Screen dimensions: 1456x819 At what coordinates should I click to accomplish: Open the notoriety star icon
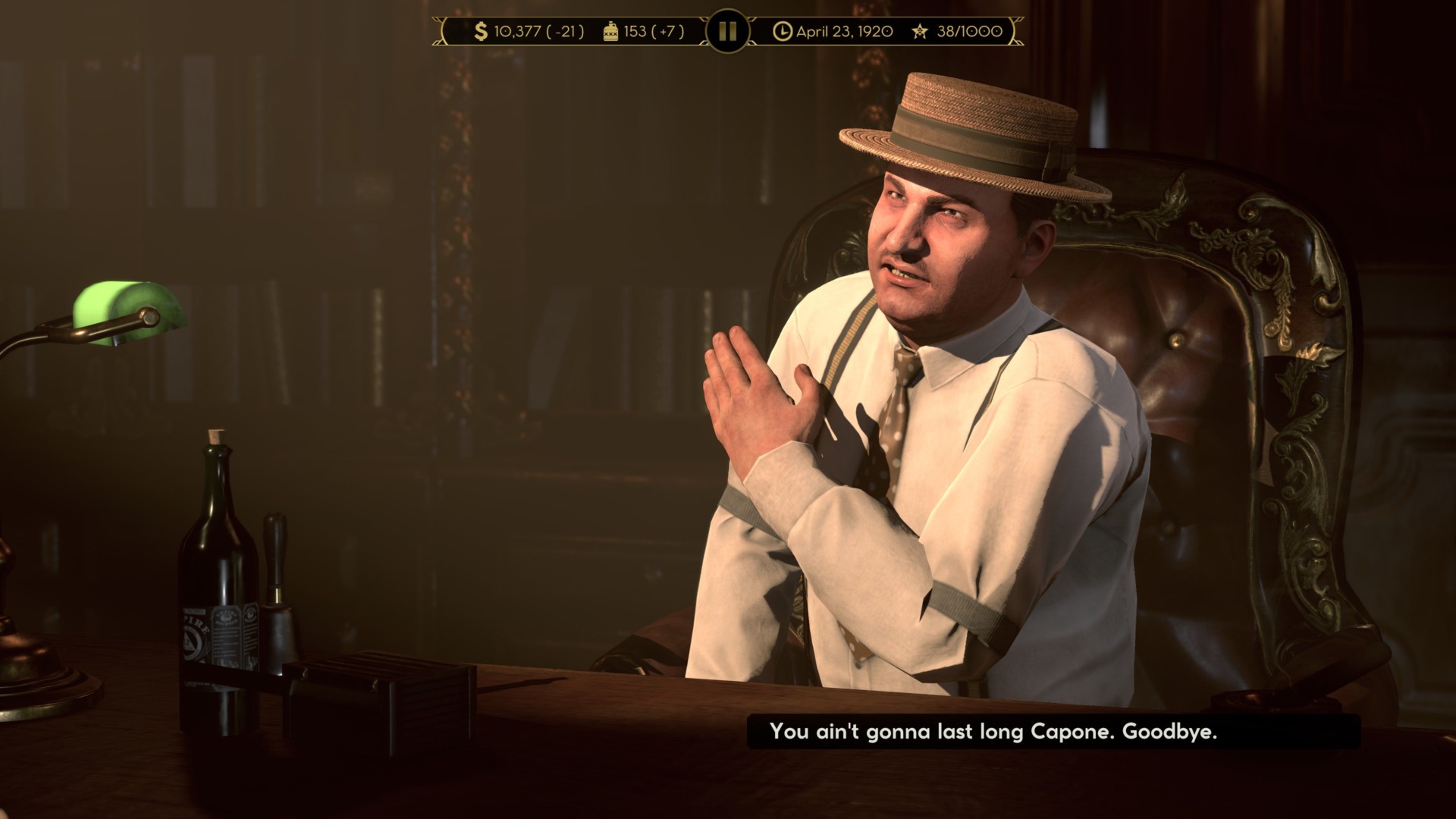pyautogui.click(x=920, y=32)
